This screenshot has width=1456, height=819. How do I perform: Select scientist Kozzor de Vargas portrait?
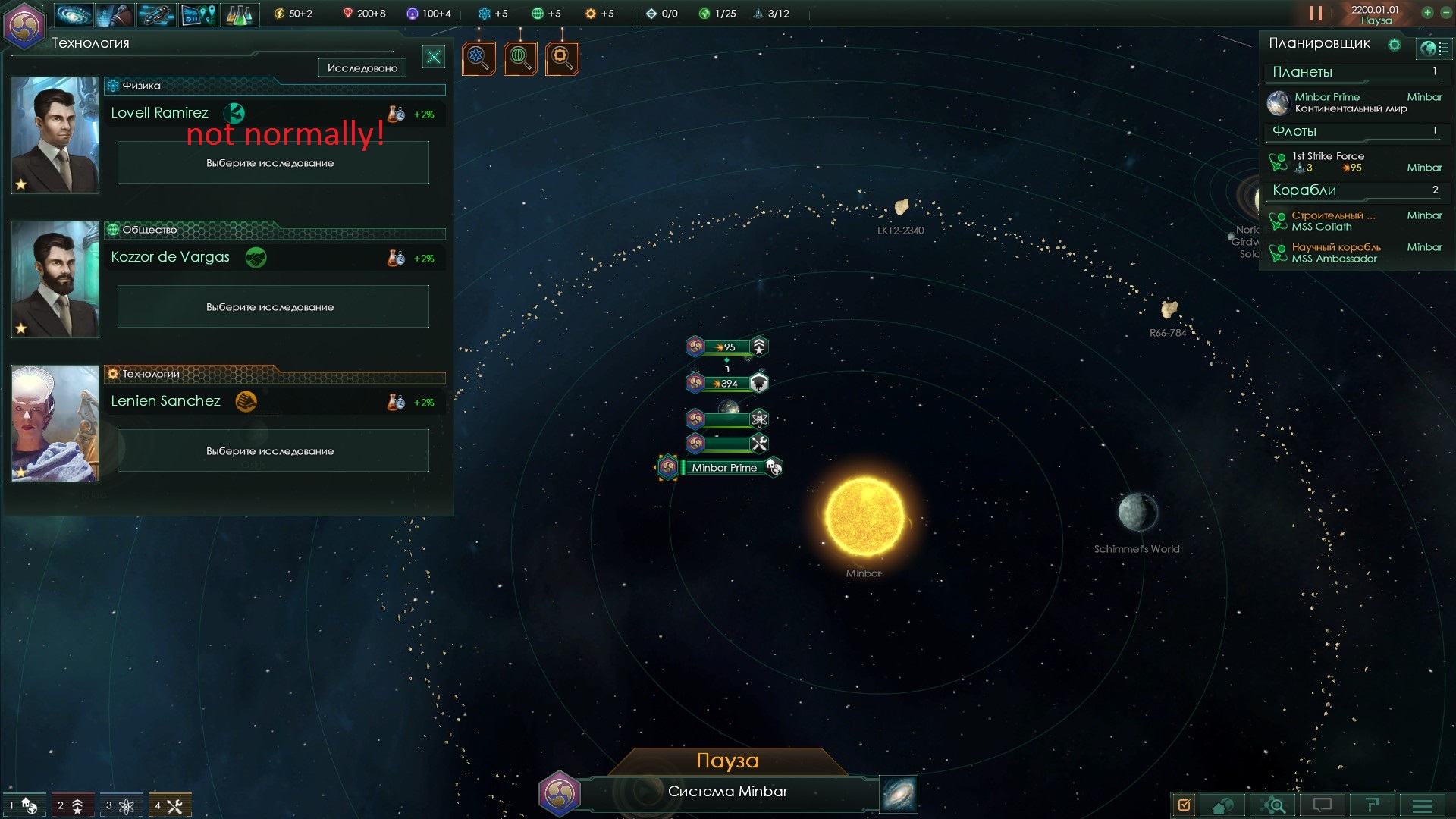coord(55,279)
